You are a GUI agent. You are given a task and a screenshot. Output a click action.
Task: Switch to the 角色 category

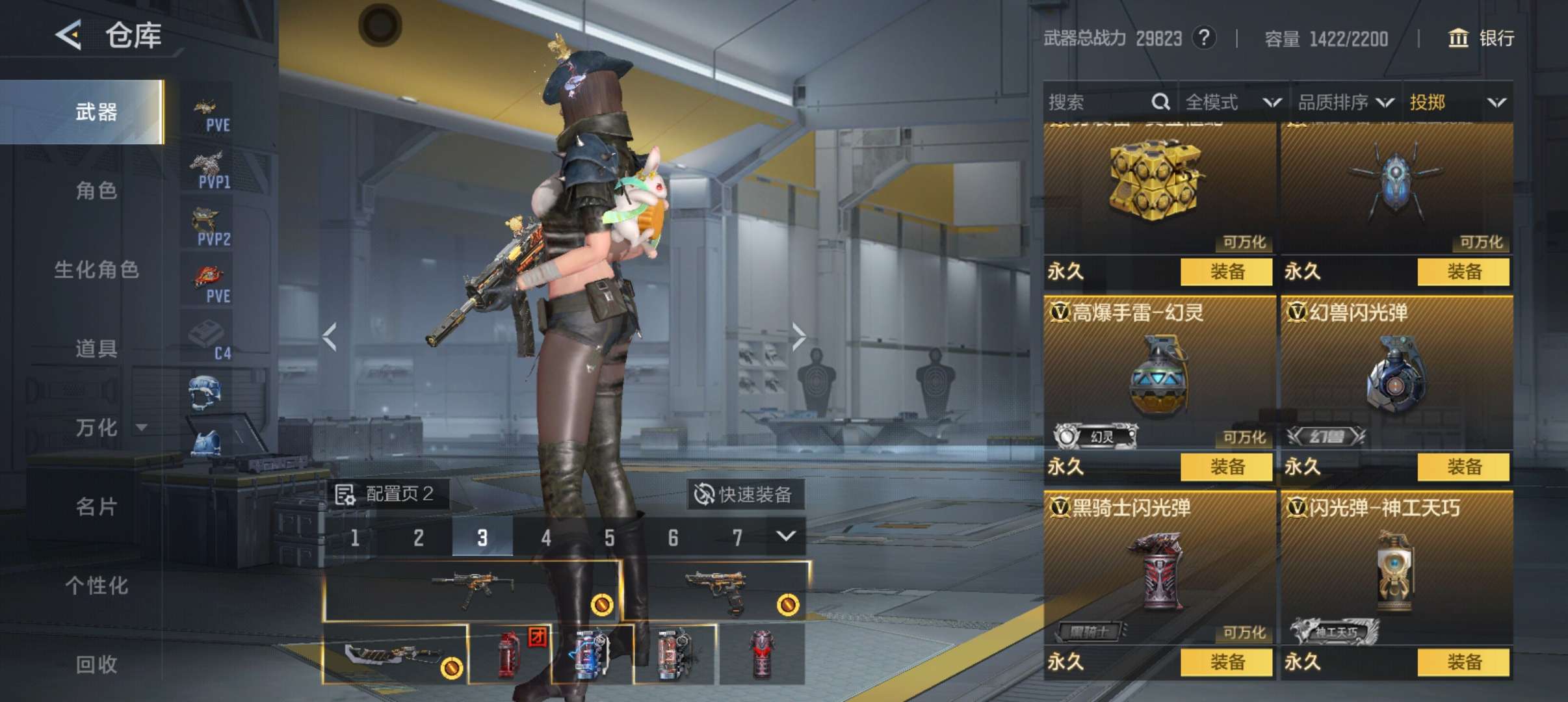(x=96, y=190)
